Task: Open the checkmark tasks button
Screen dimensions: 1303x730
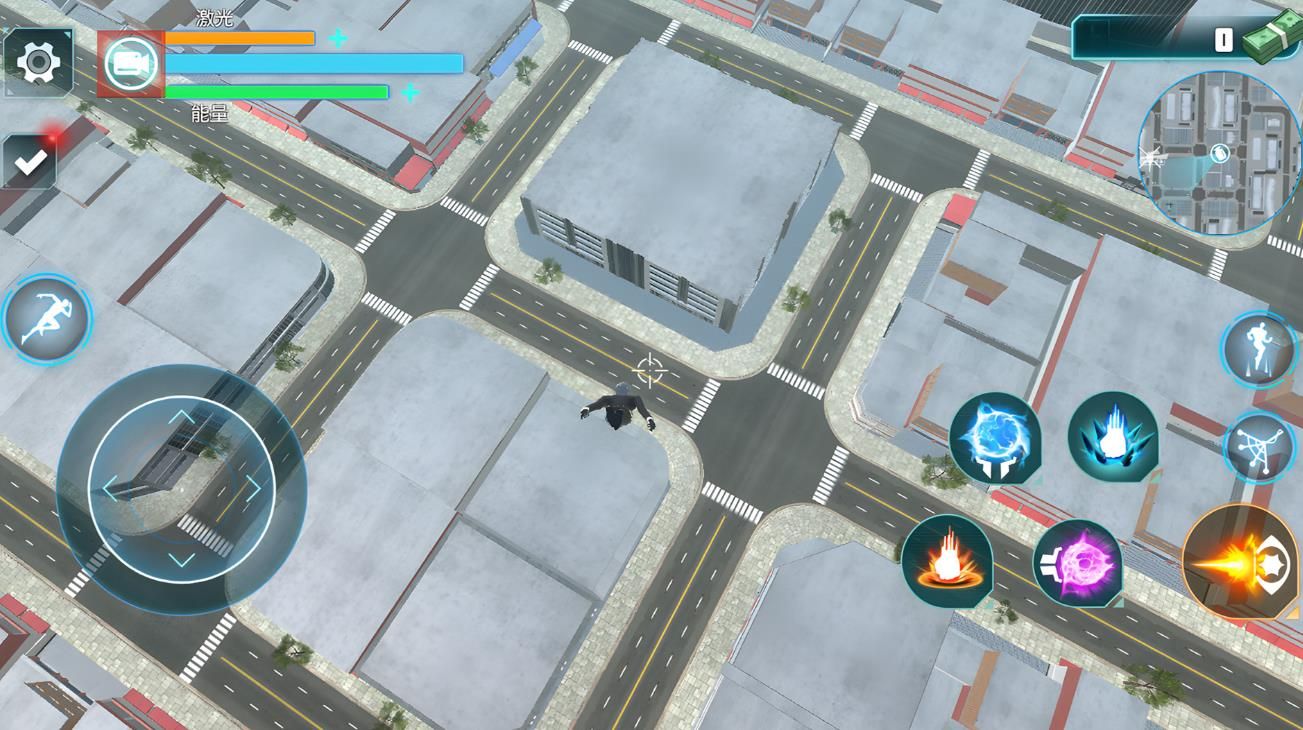Action: [30, 161]
